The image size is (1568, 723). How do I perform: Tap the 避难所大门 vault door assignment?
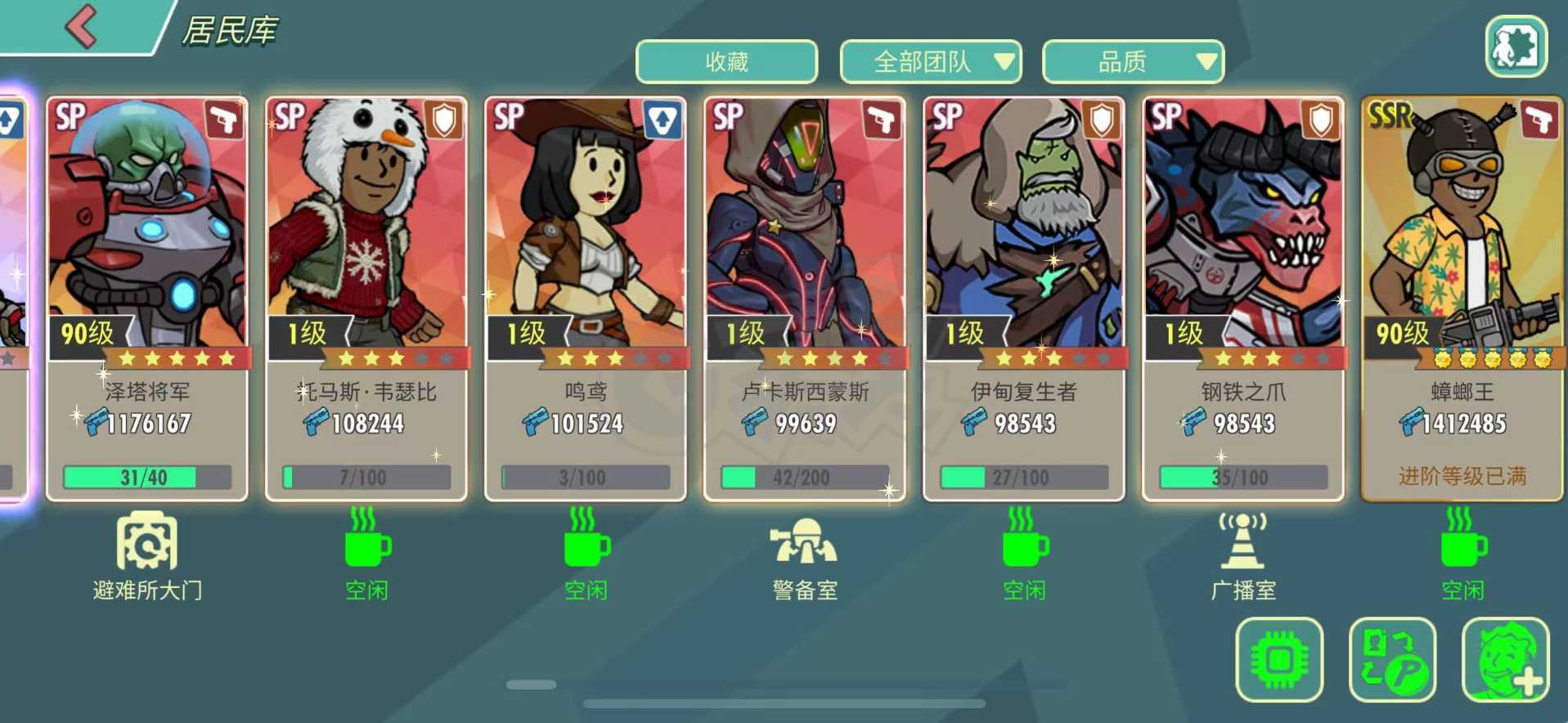[x=147, y=556]
